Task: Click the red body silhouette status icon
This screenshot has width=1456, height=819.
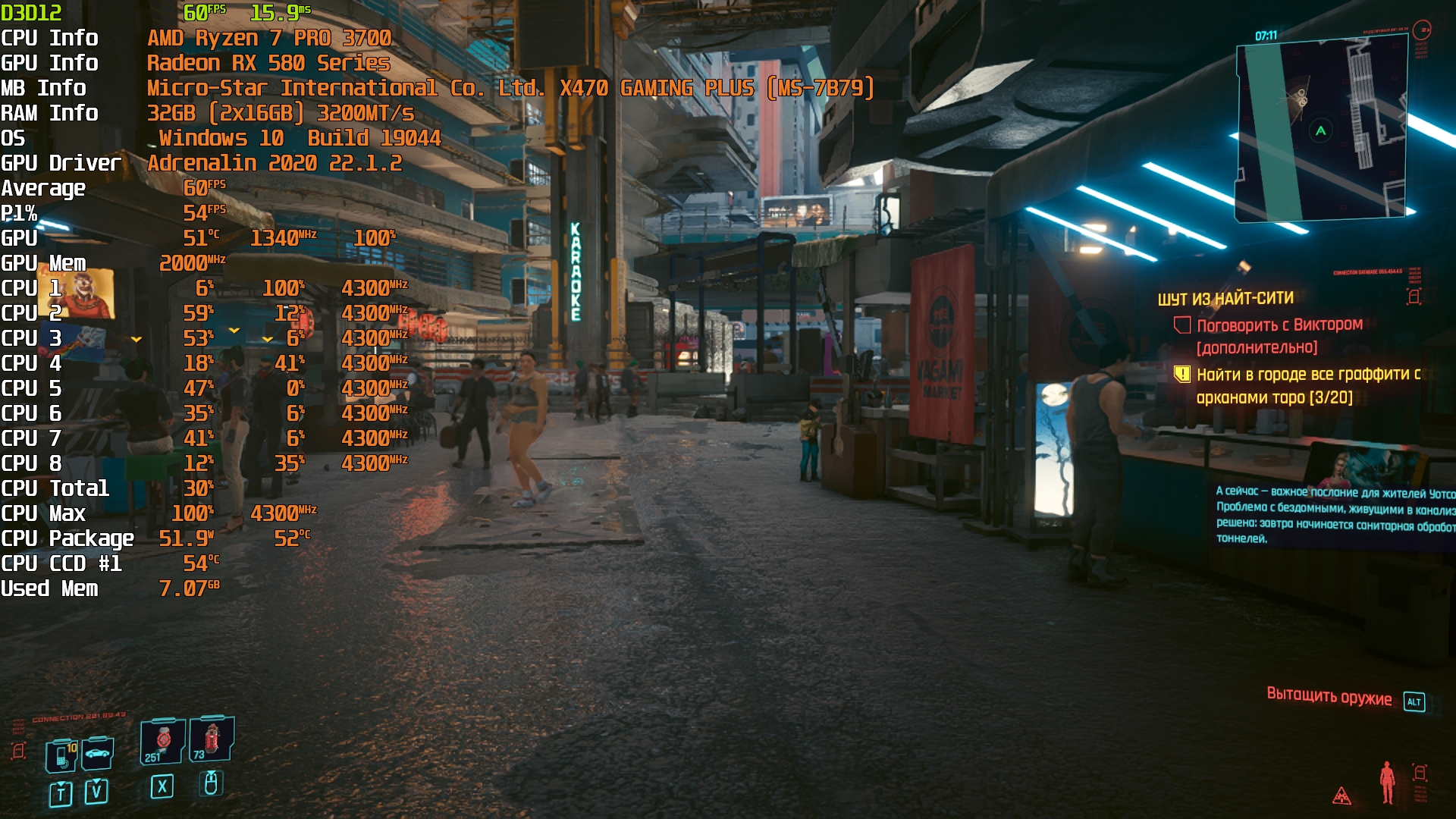Action: (1387, 783)
